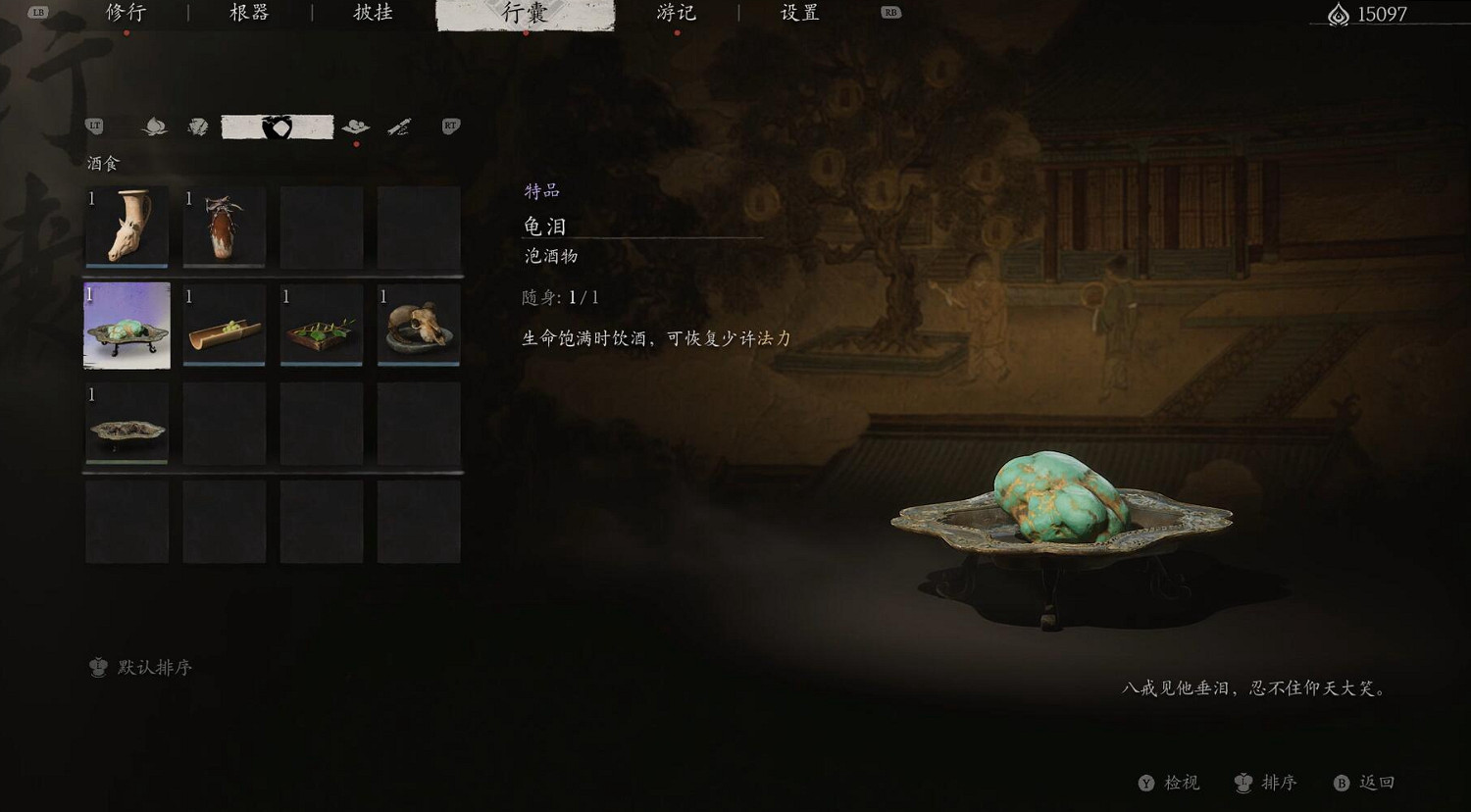
Task: Select the empty slot below the dish item
Action: click(126, 522)
